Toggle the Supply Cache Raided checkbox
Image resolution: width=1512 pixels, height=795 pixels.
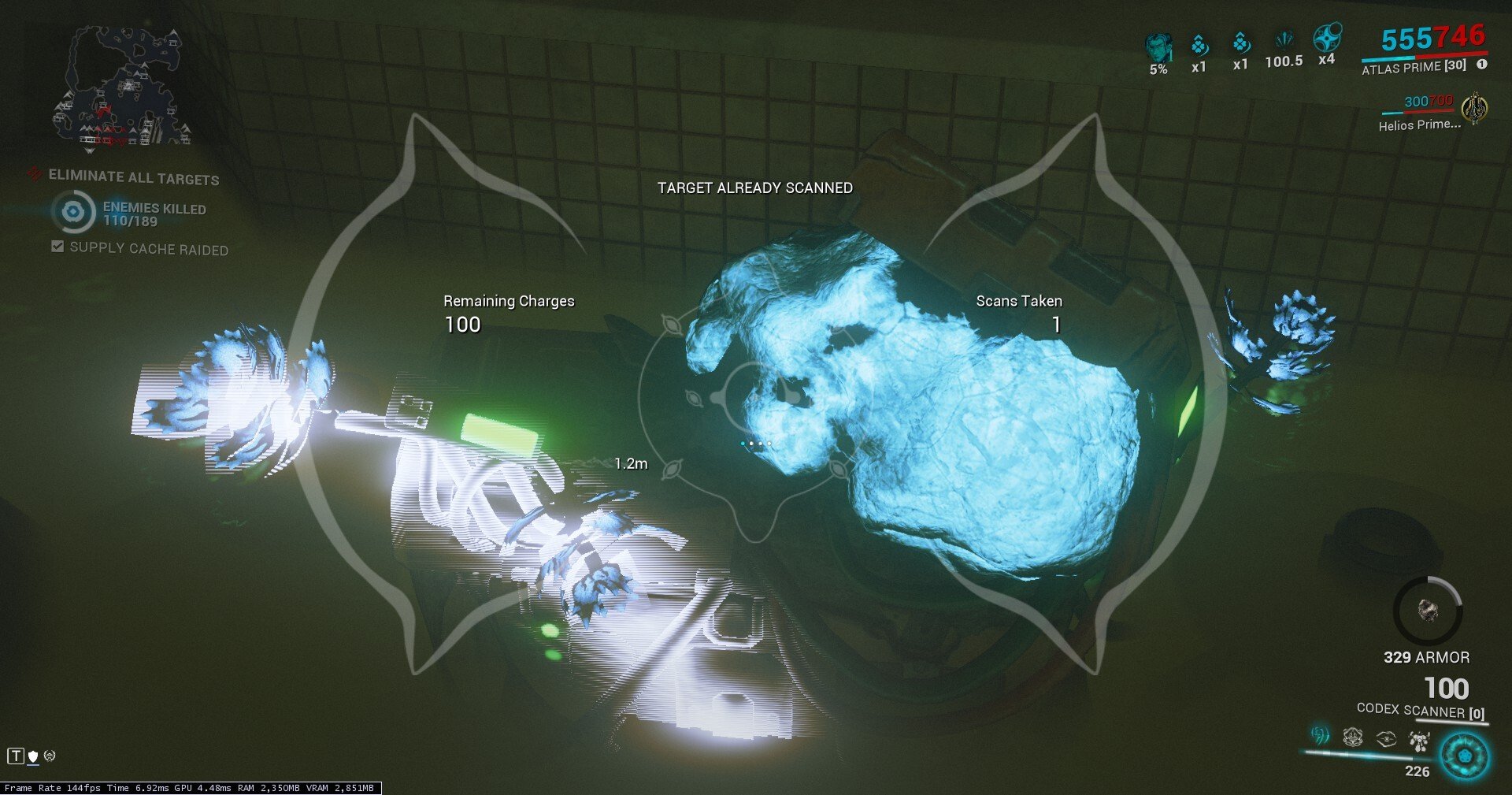[x=57, y=246]
